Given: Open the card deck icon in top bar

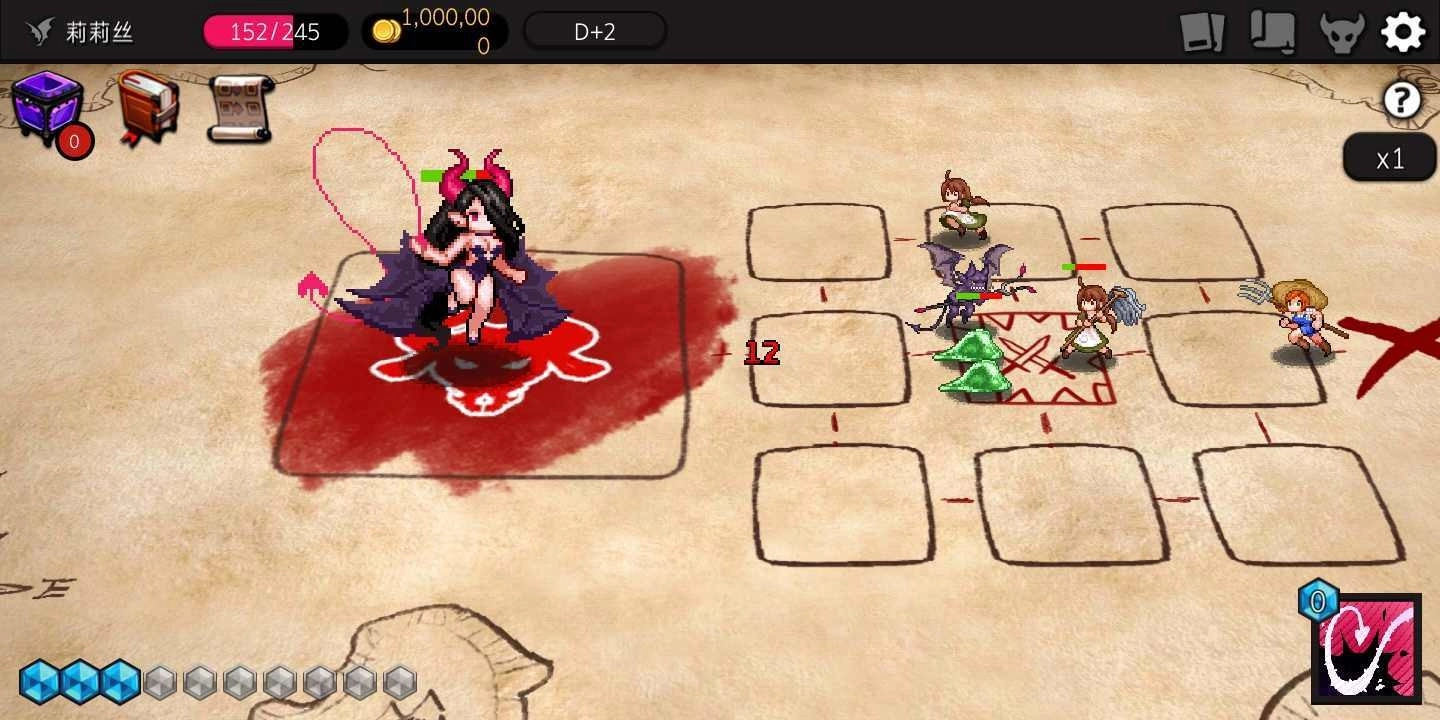Looking at the screenshot, I should 1201,30.
